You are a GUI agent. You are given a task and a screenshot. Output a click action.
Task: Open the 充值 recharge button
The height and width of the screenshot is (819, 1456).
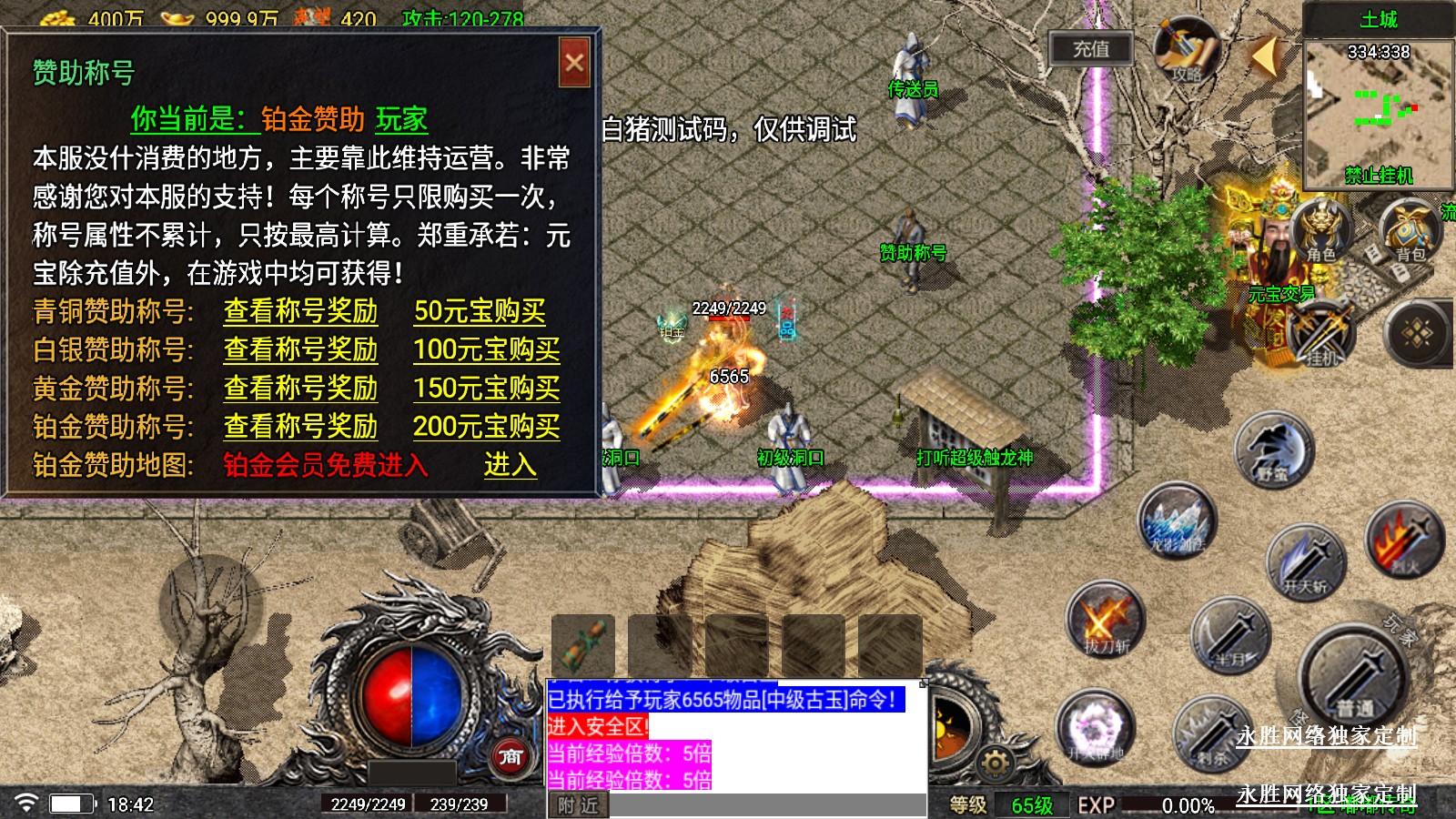[1090, 49]
